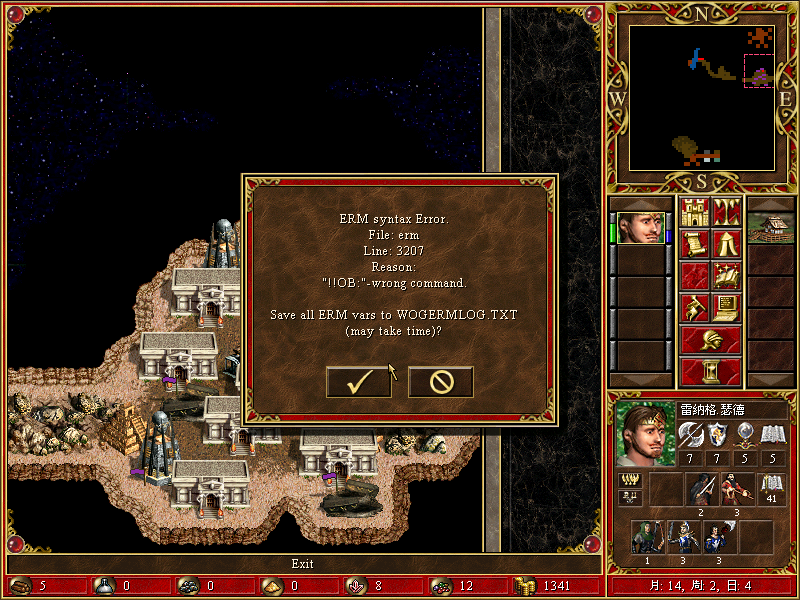The height and width of the screenshot is (600, 800).
Task: End the turn with hourglass button
Action: pyautogui.click(x=710, y=371)
